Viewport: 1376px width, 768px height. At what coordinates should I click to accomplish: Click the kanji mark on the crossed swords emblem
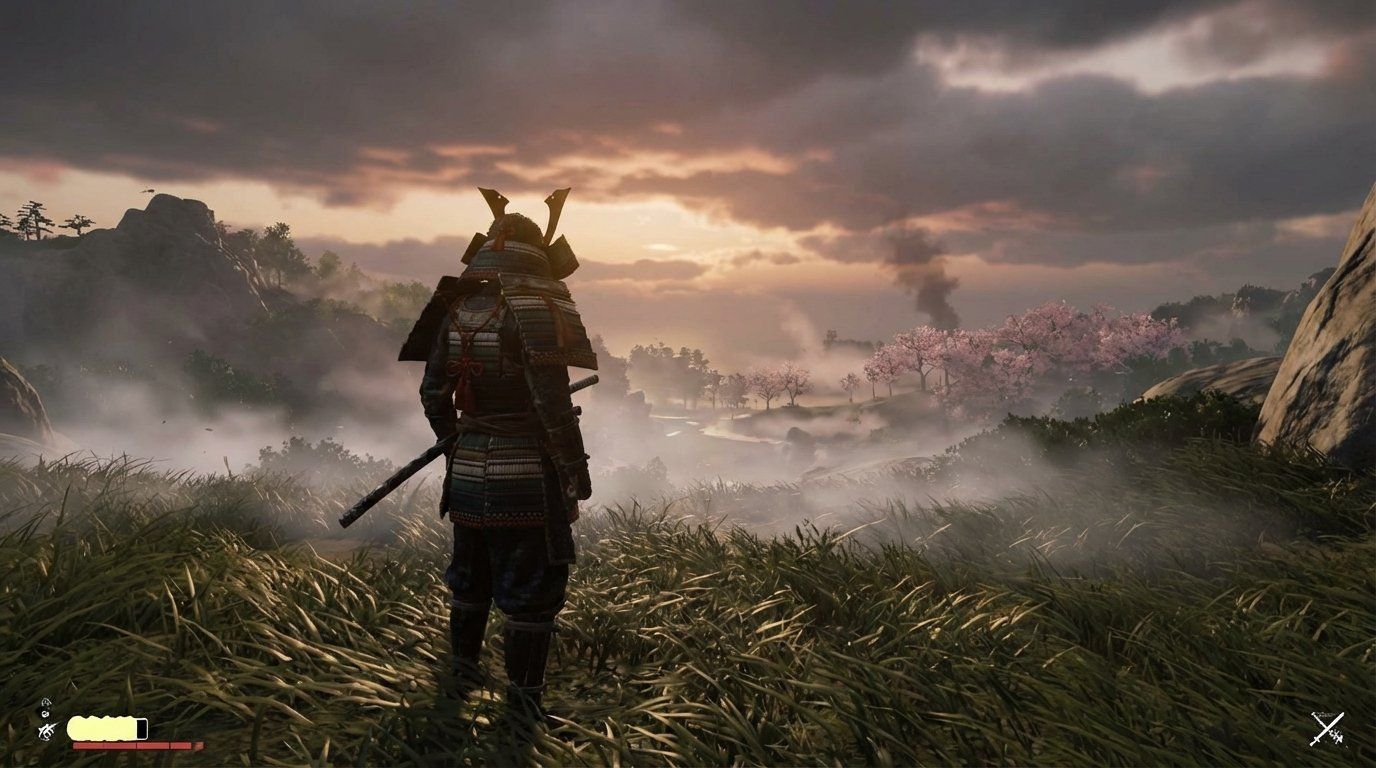tap(1336, 736)
